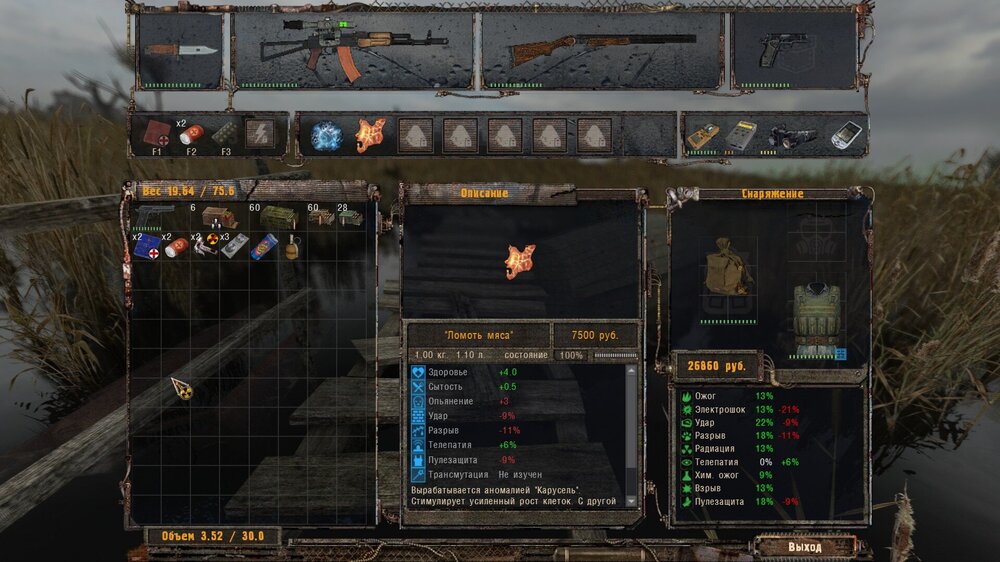Screen dimensions: 1000x562
Task: Select the equipped backpack sack slot
Action: coord(727,267)
